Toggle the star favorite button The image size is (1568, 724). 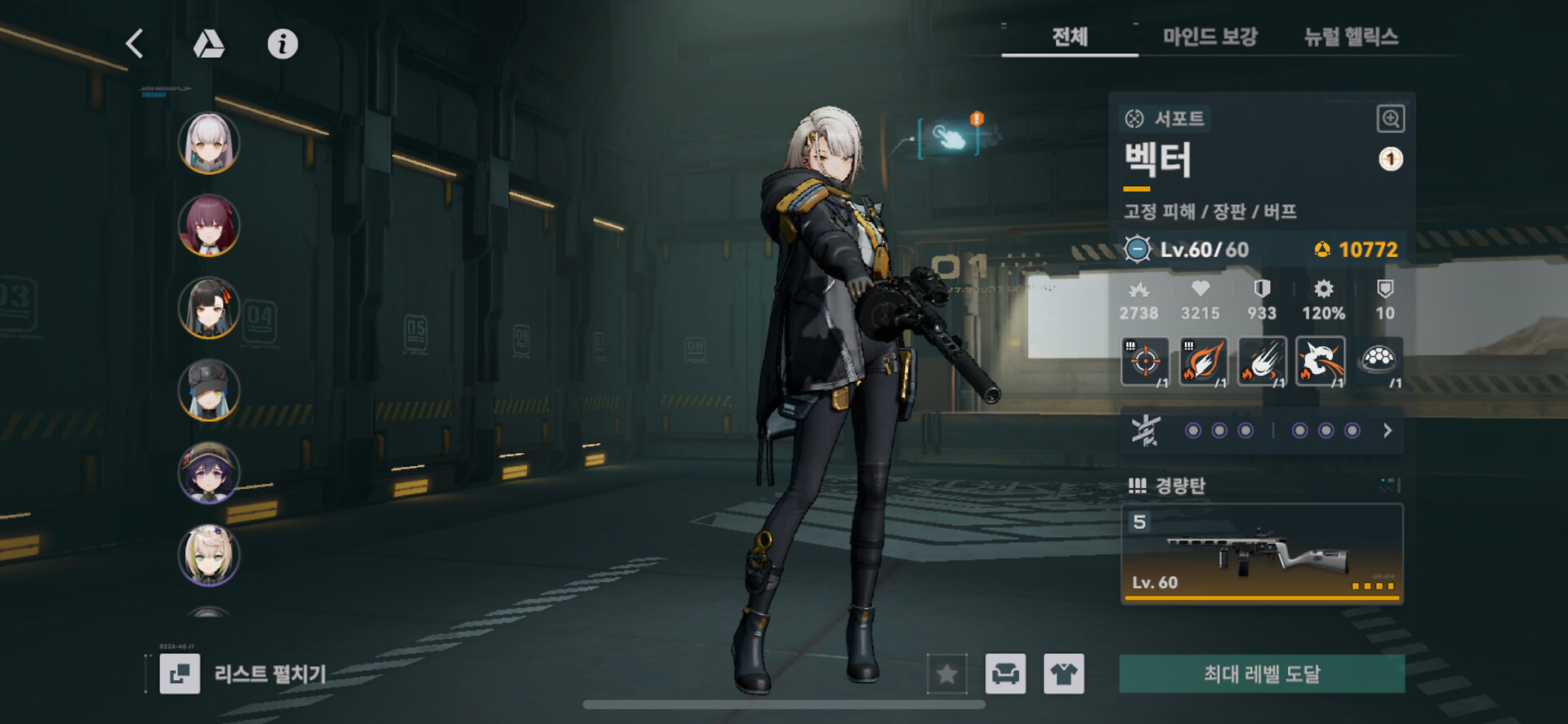[947, 673]
